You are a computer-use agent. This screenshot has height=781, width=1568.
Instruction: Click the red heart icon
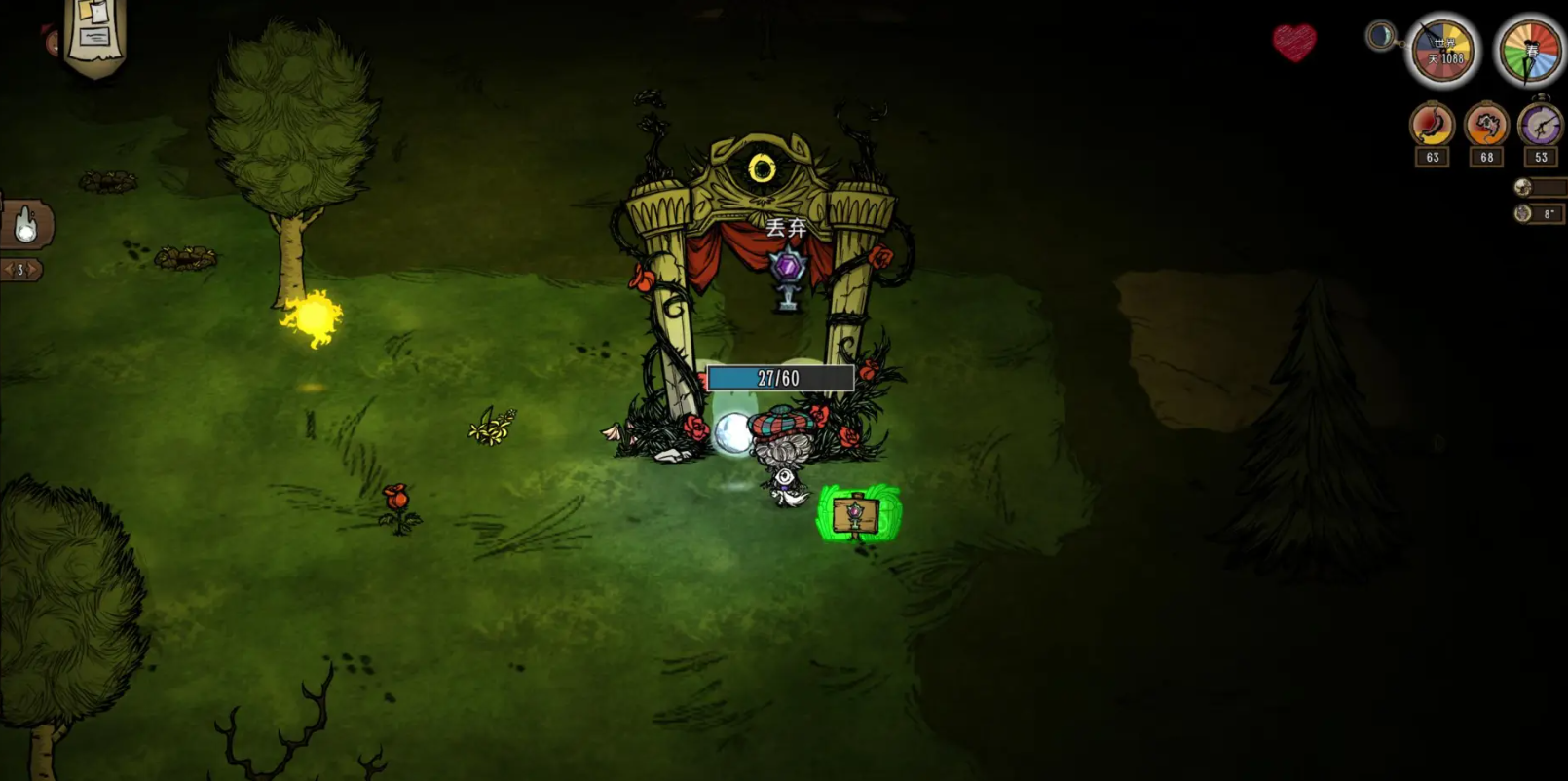coord(1293,42)
